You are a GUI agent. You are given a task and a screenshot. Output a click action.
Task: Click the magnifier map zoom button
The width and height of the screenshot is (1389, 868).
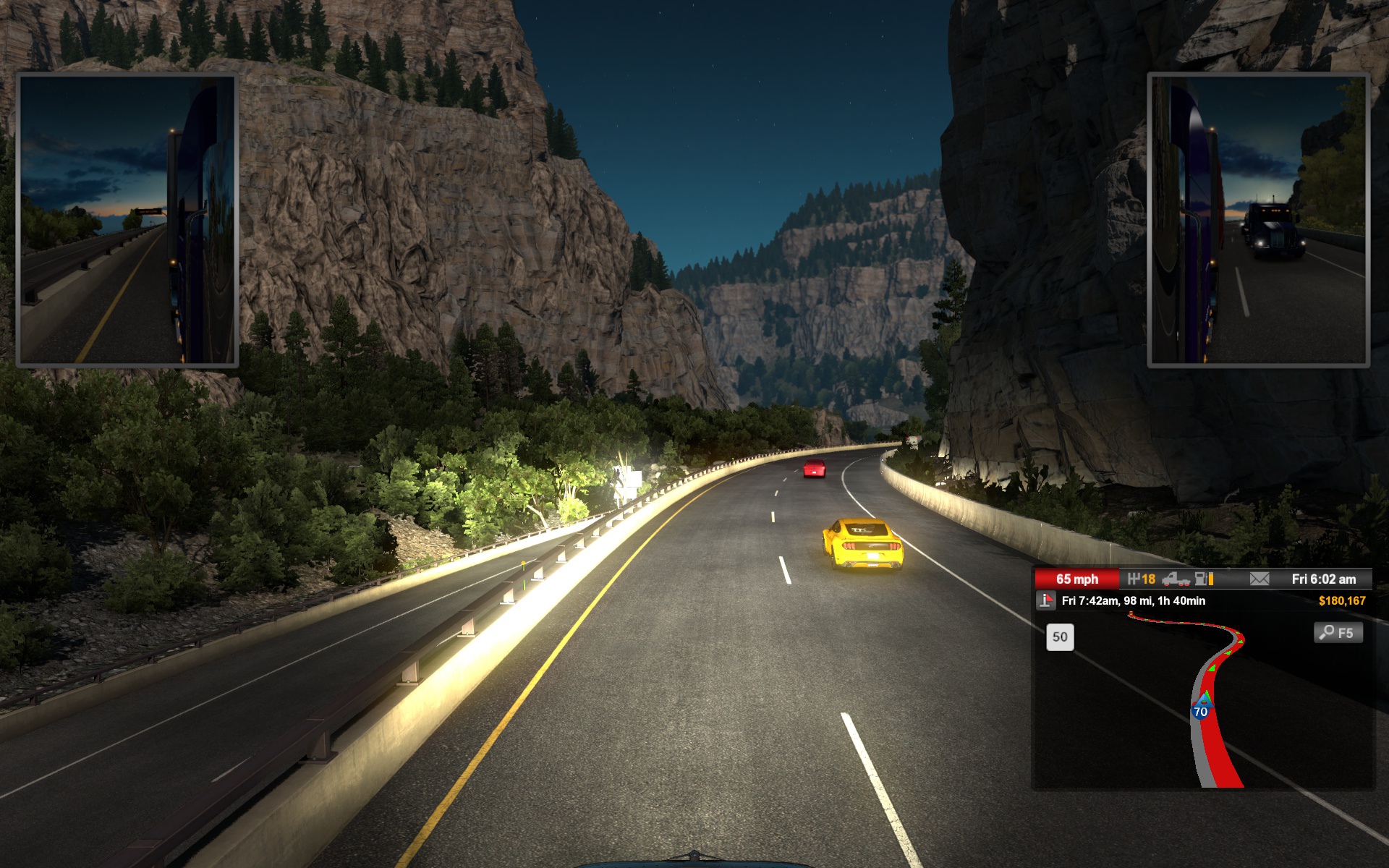[x=1338, y=633]
